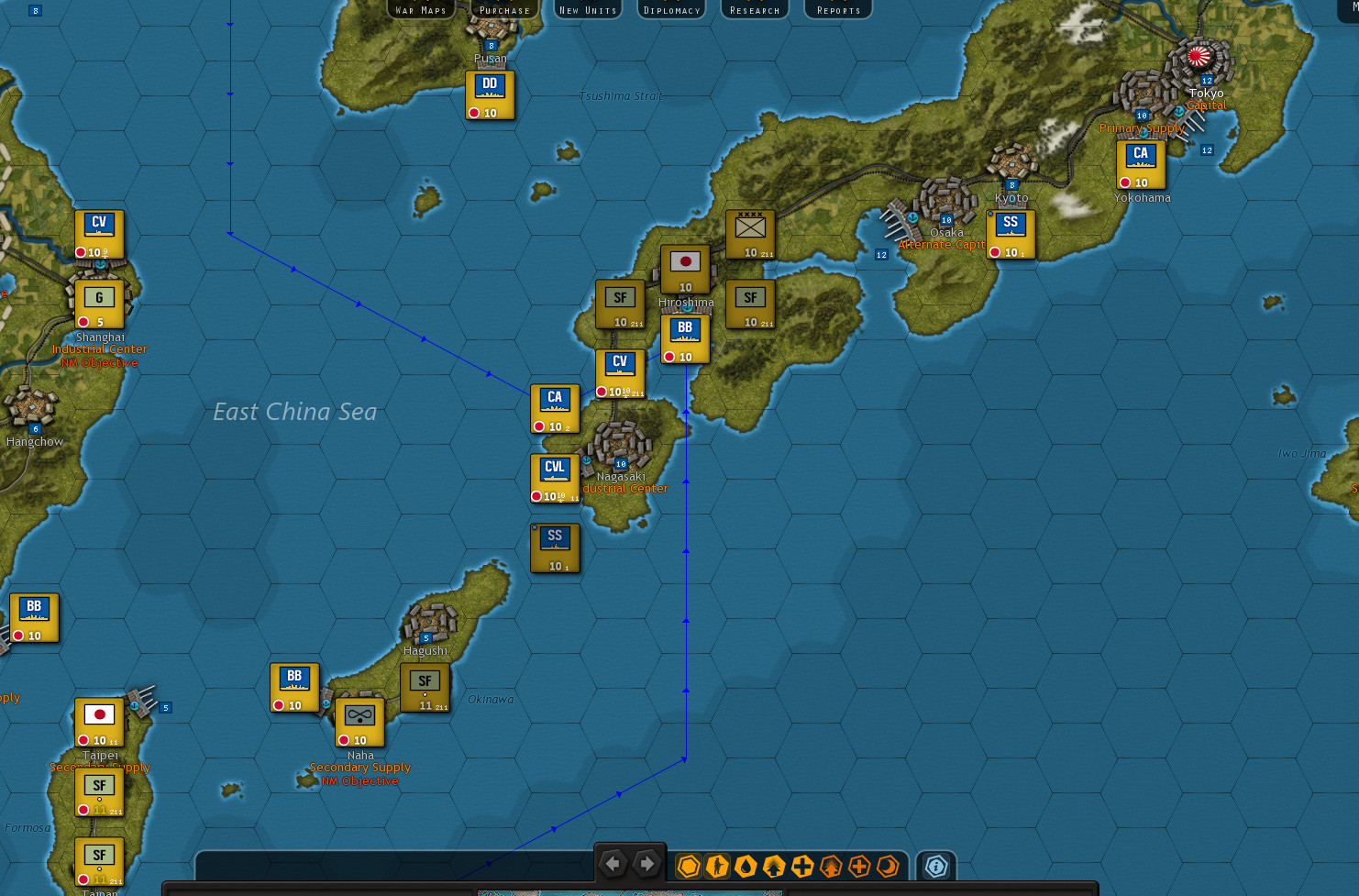Viewport: 1359px width, 896px height.
Task: Click the rising sun air unit at Hiroshima
Action: click(x=685, y=266)
